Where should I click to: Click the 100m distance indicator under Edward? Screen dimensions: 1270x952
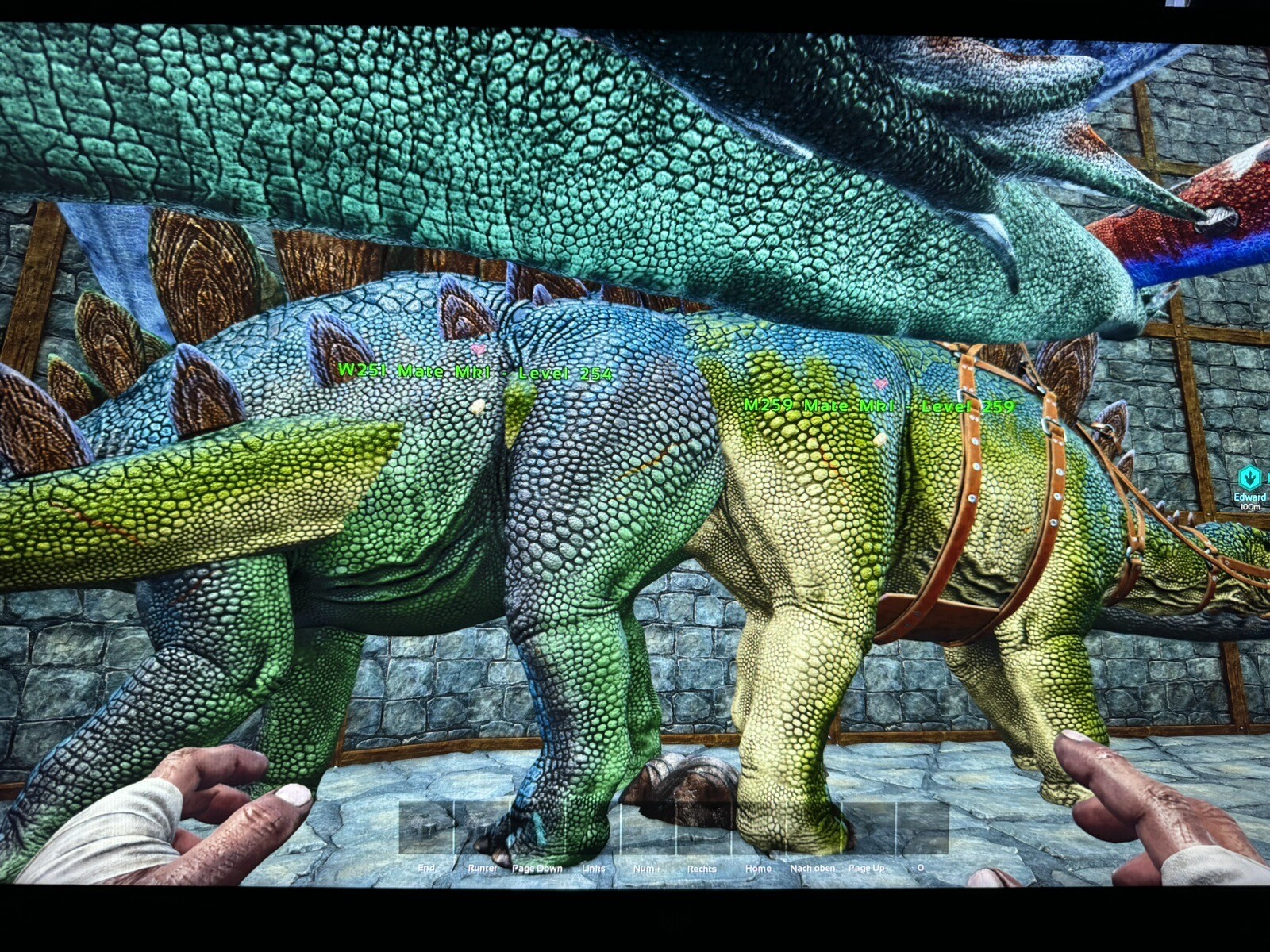(x=1250, y=506)
